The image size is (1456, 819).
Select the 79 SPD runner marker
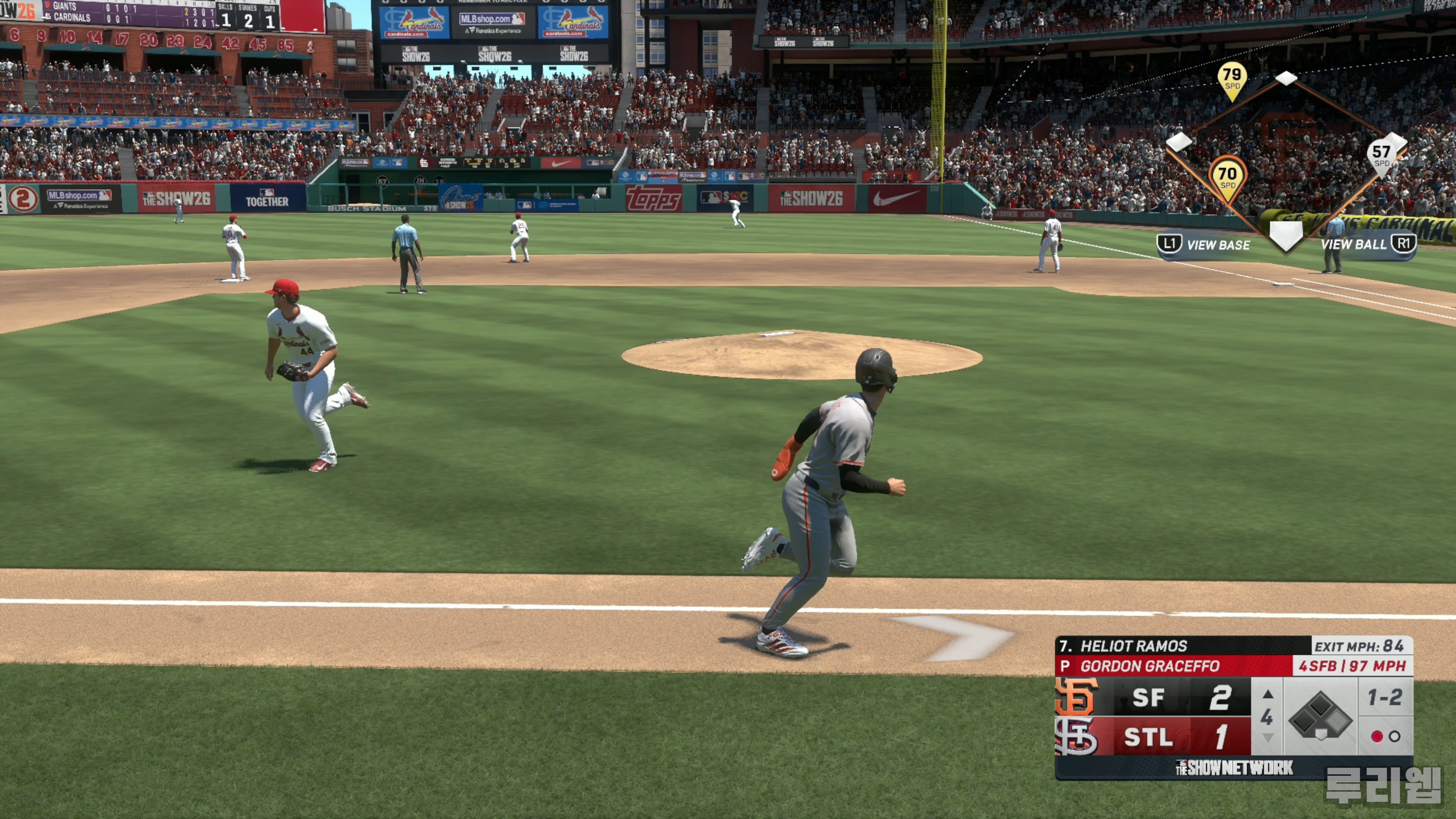click(x=1232, y=79)
